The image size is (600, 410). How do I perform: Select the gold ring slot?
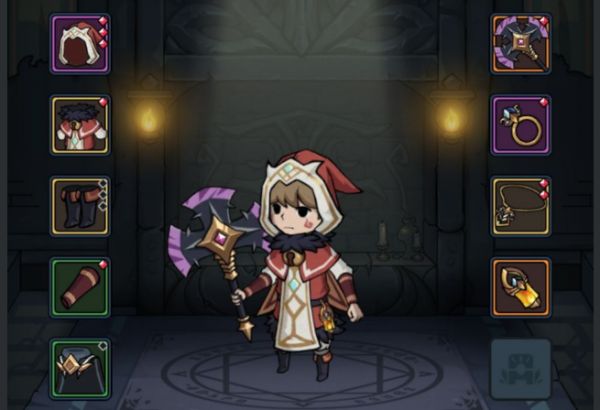(x=520, y=125)
